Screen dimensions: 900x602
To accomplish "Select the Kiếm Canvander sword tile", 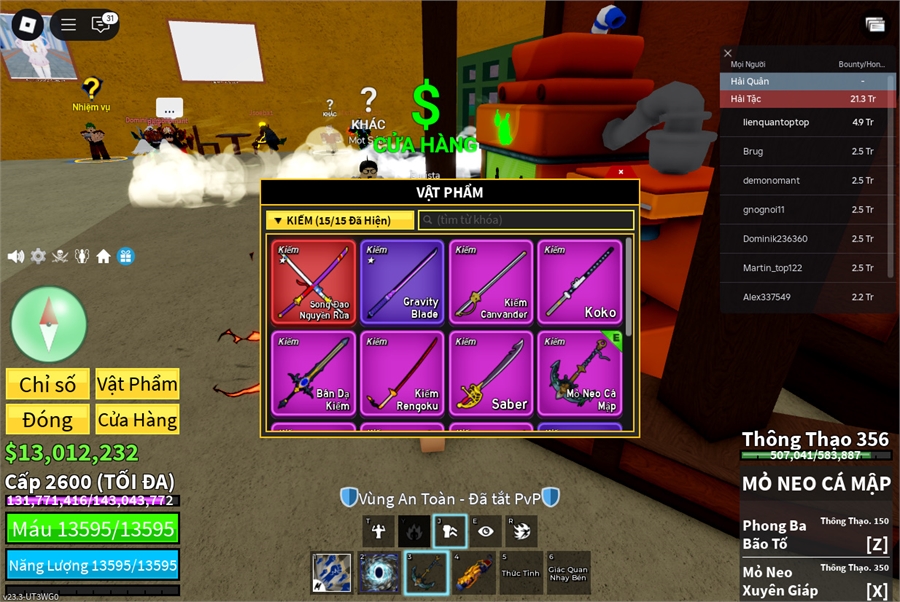I will point(492,281).
